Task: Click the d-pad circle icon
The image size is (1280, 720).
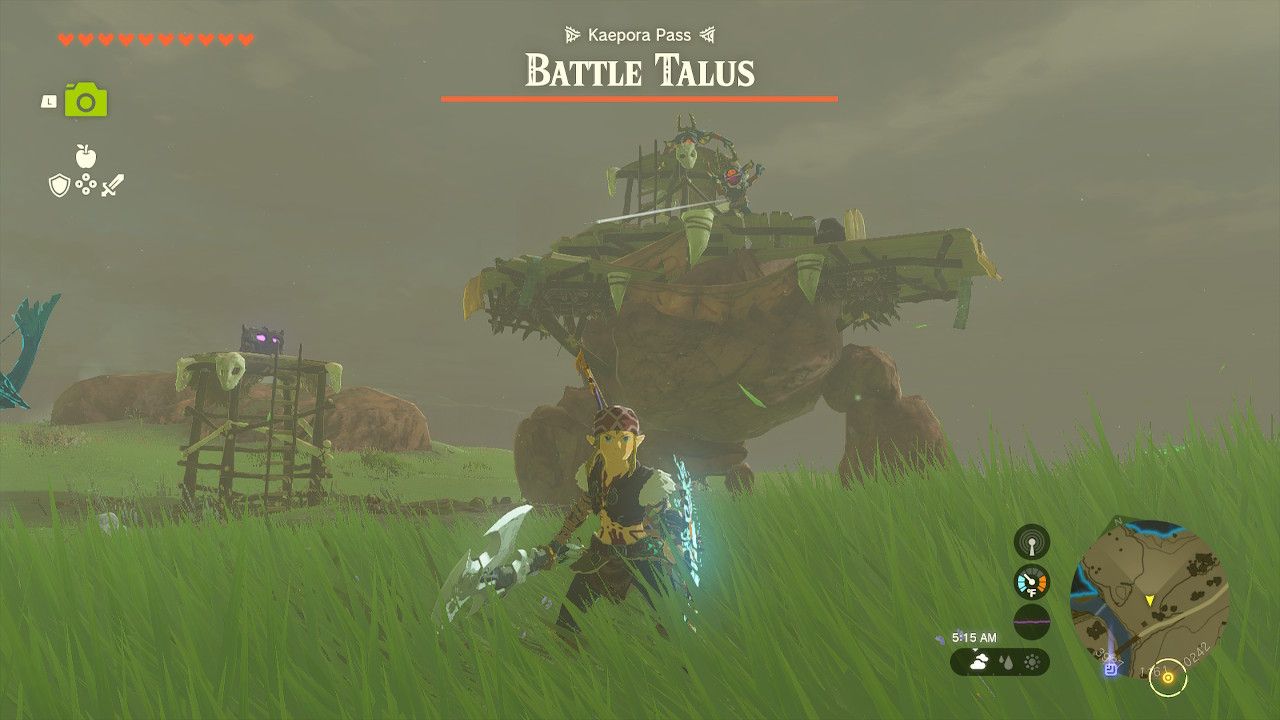Action: 85,182
